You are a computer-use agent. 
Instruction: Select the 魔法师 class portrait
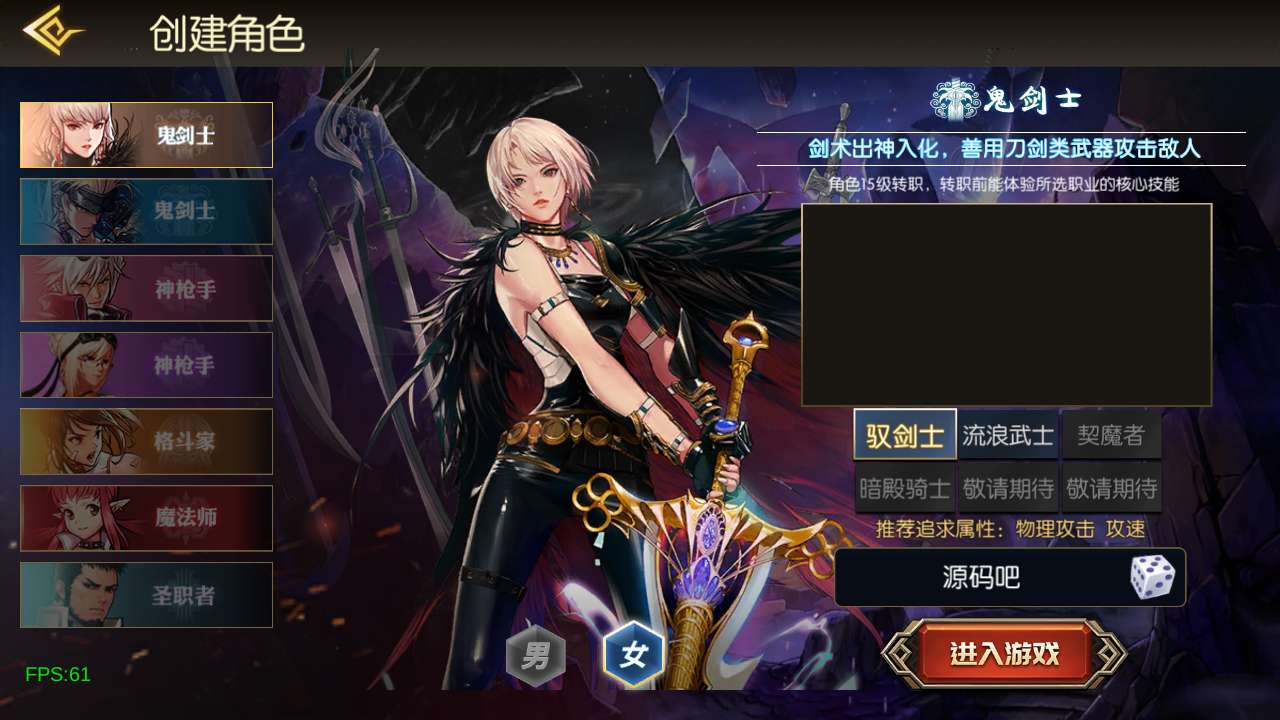coord(145,518)
